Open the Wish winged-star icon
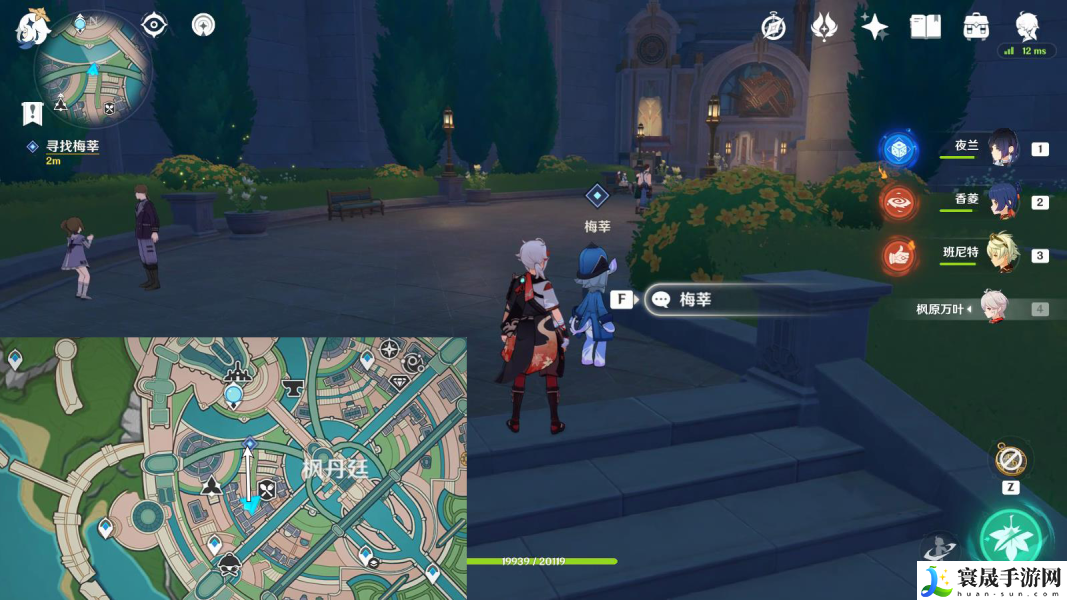This screenshot has height=600, width=1067. point(824,27)
